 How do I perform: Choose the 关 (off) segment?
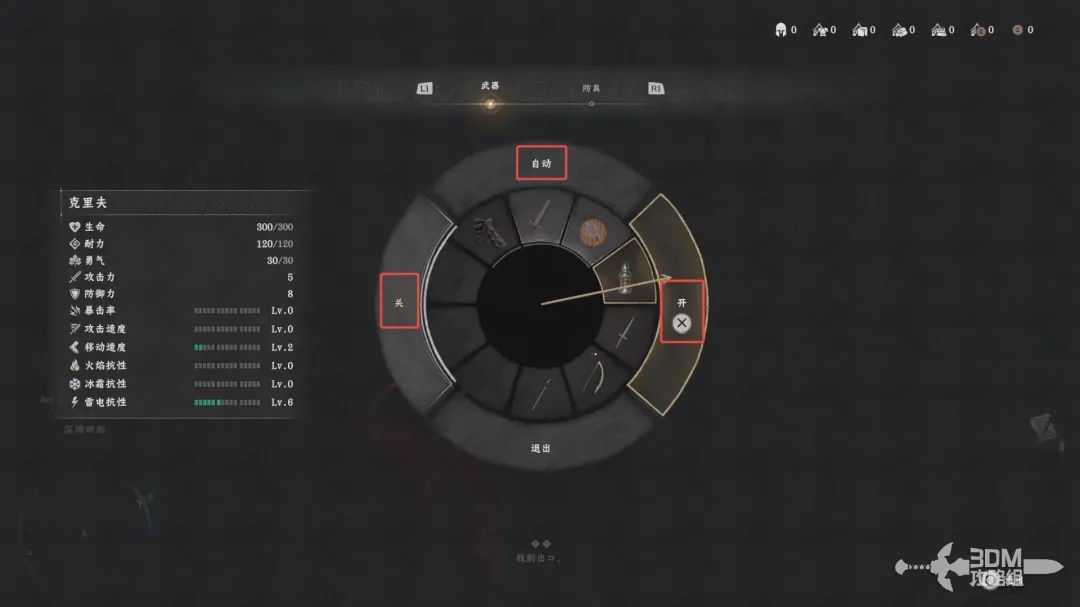coord(399,302)
